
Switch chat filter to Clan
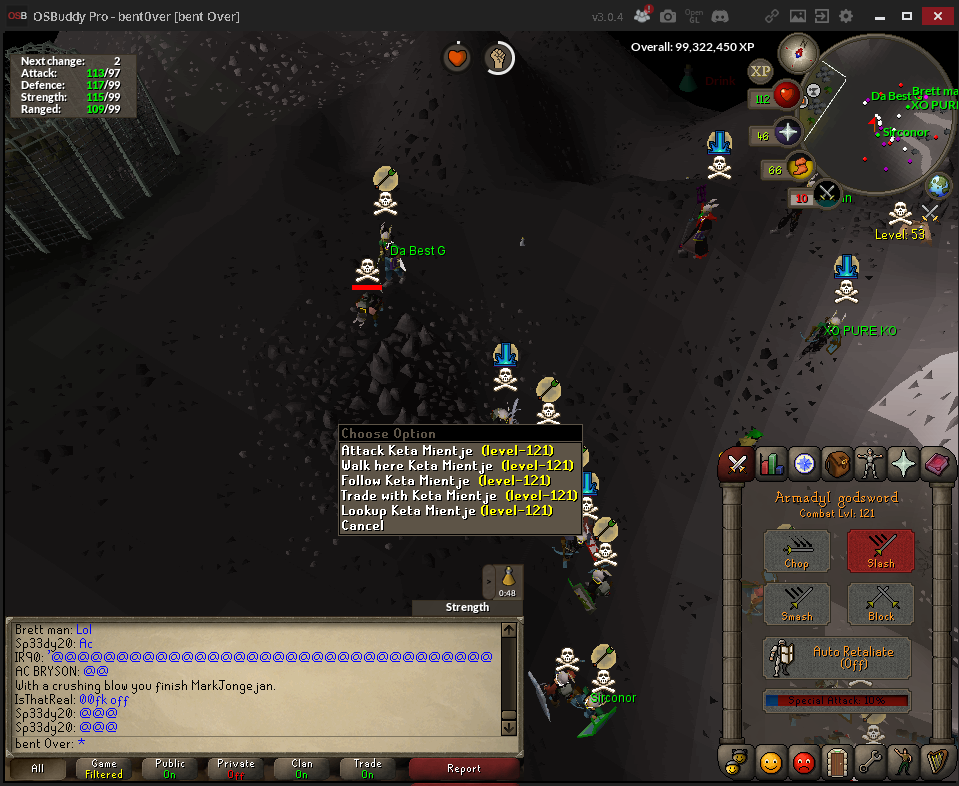pyautogui.click(x=302, y=768)
